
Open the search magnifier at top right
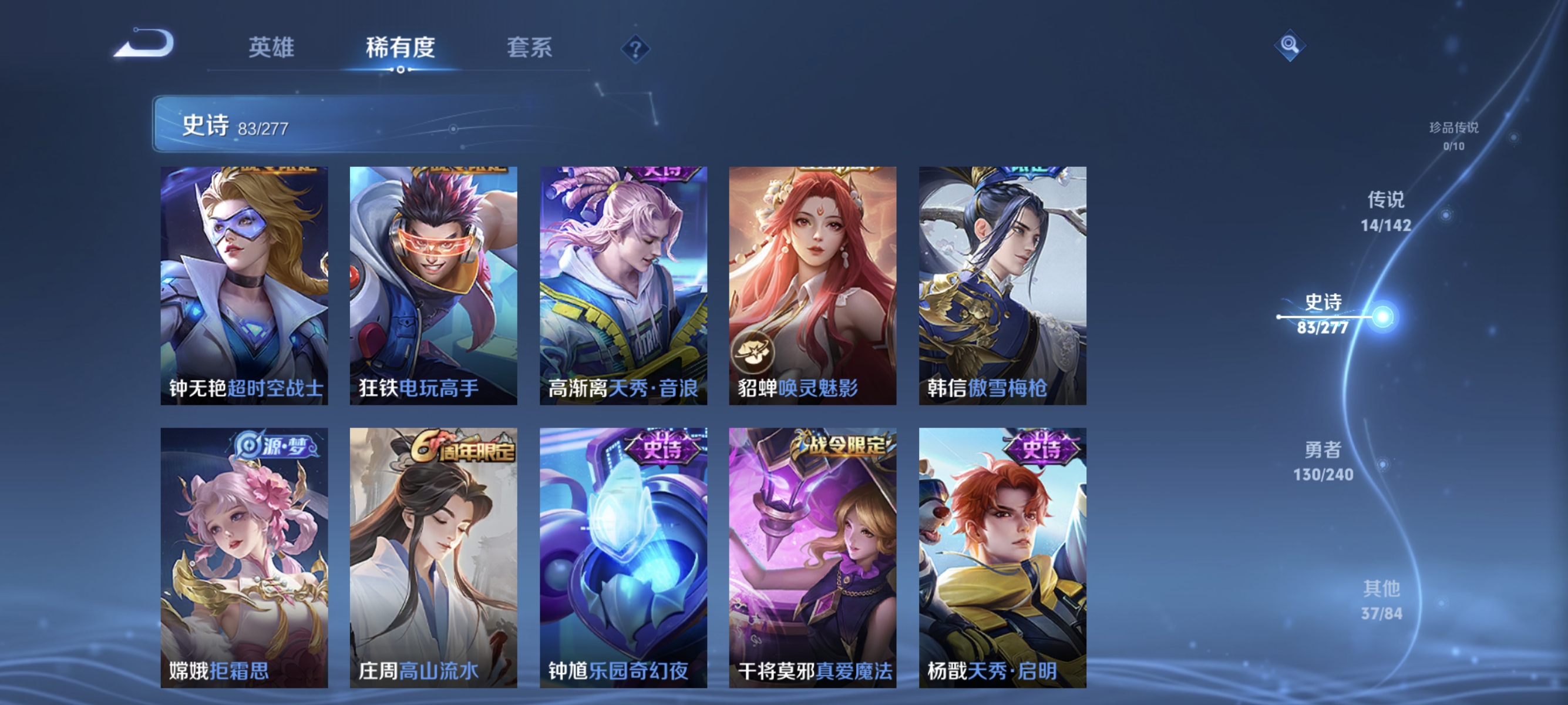tap(1290, 45)
